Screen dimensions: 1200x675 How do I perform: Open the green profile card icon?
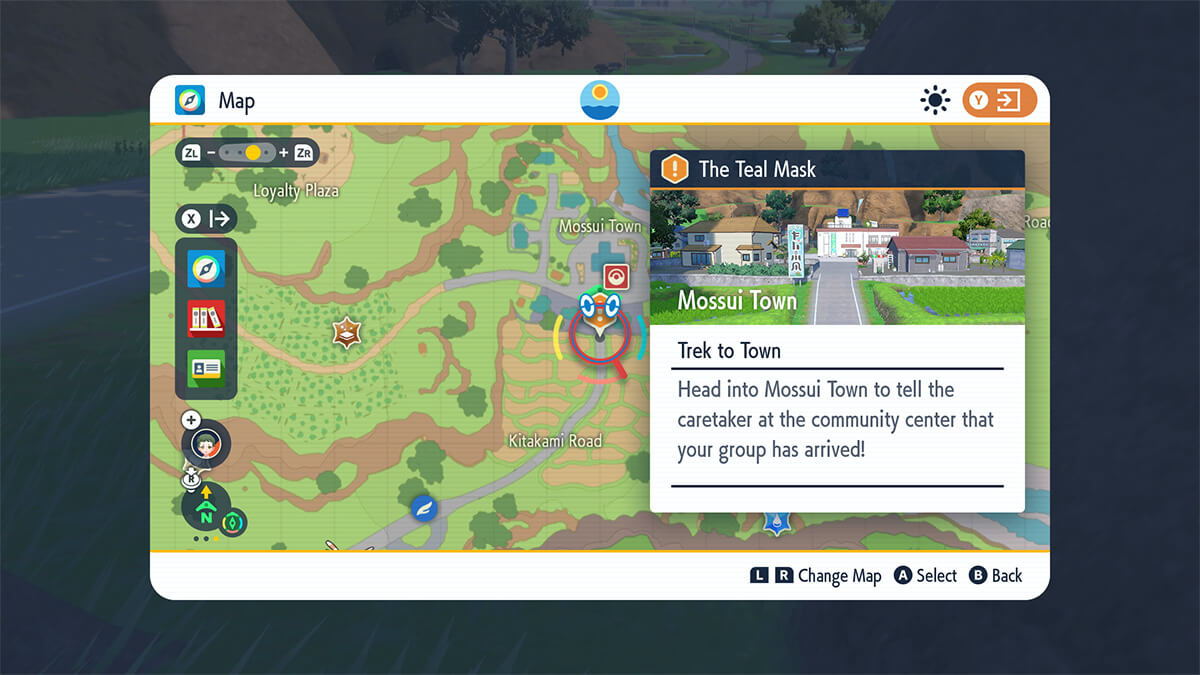206,369
